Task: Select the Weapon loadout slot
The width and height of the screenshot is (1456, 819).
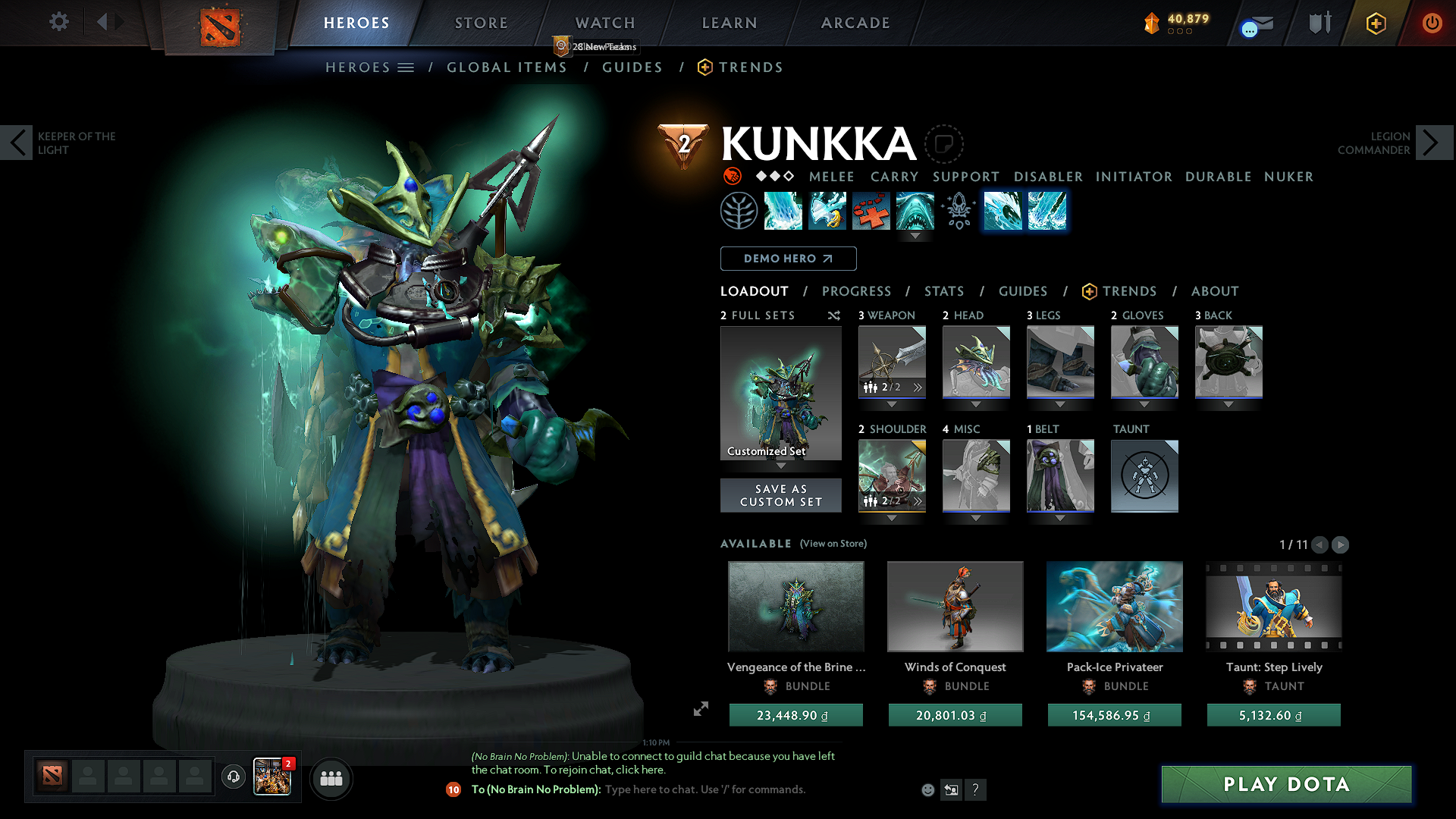Action: [x=892, y=362]
